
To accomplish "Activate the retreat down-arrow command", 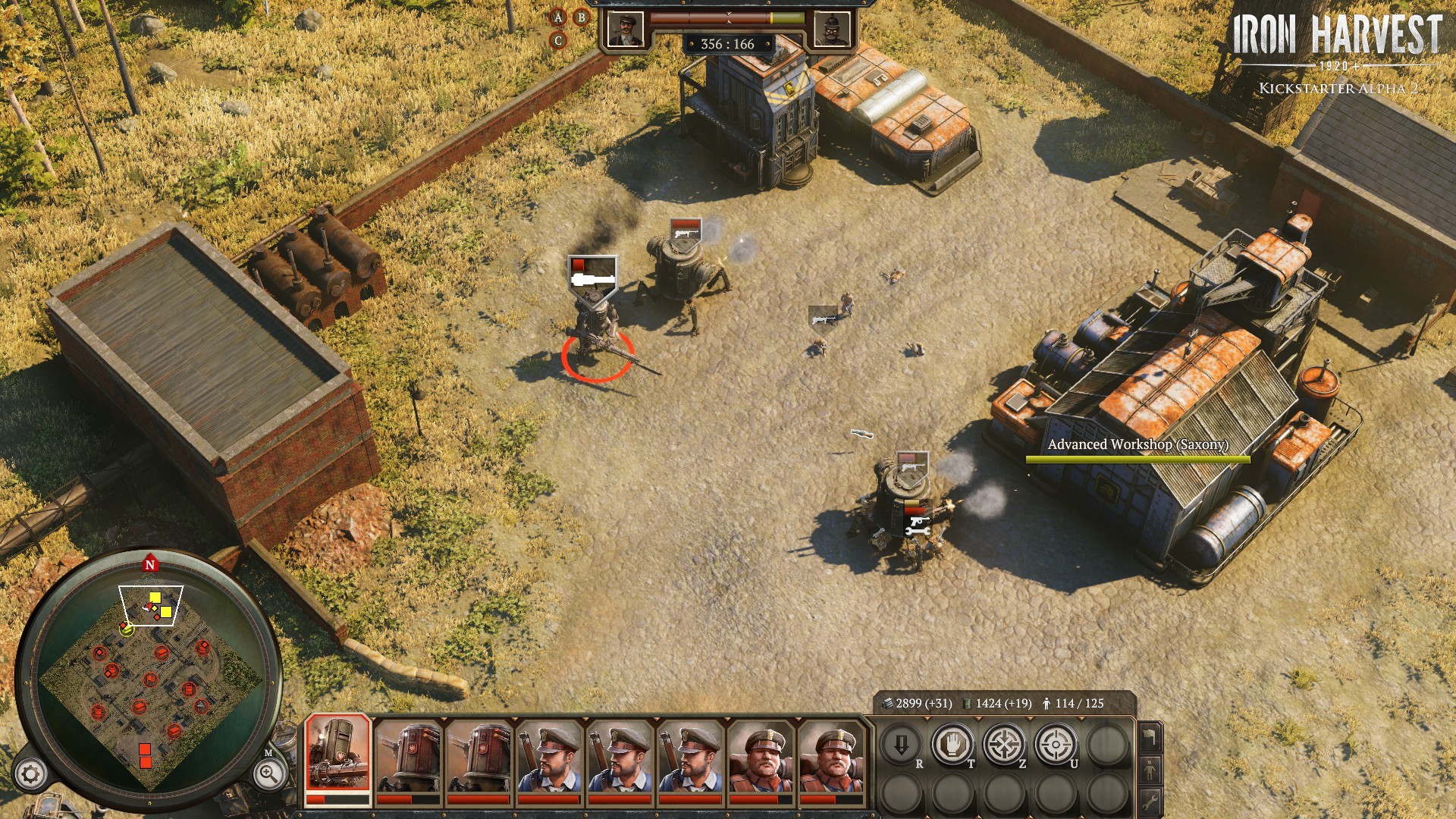I will (x=901, y=745).
